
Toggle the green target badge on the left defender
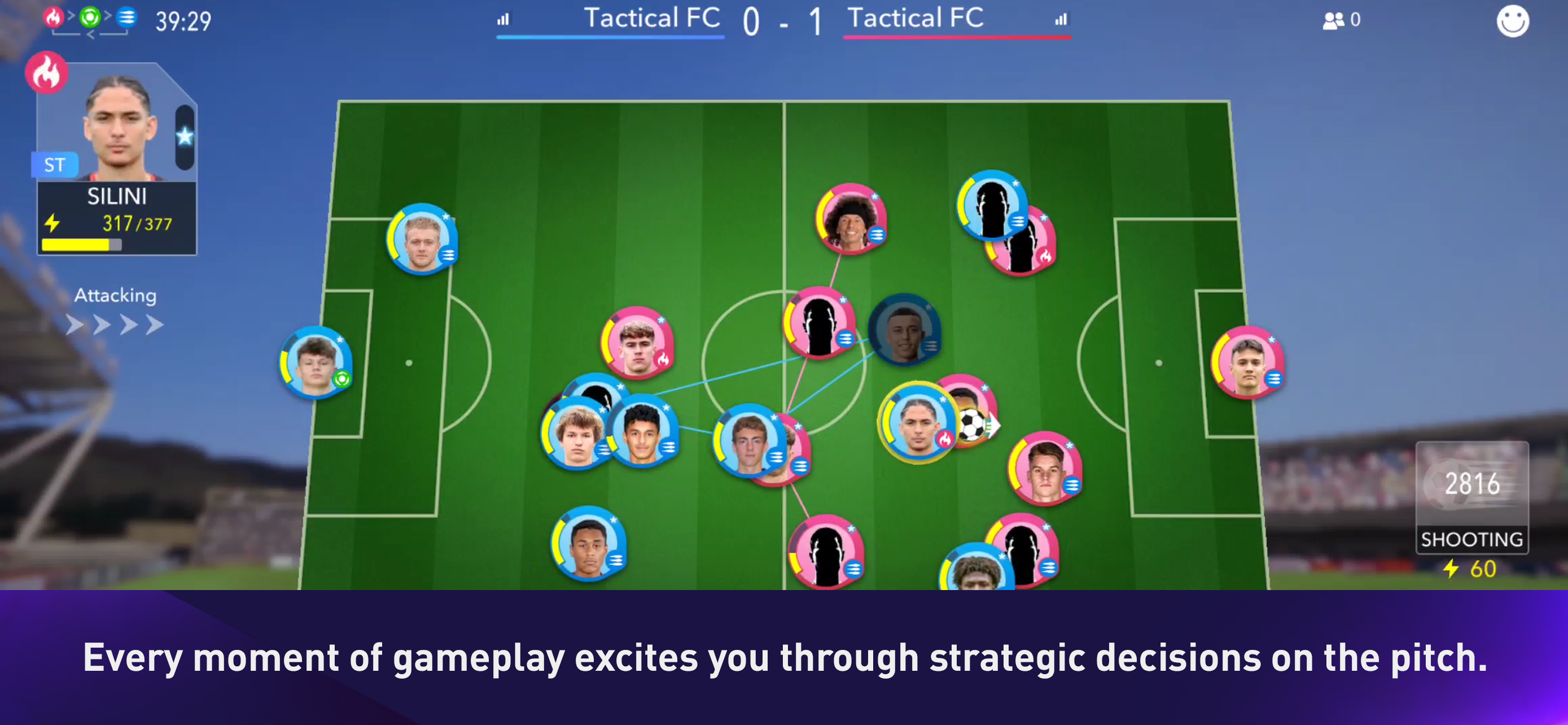click(342, 381)
